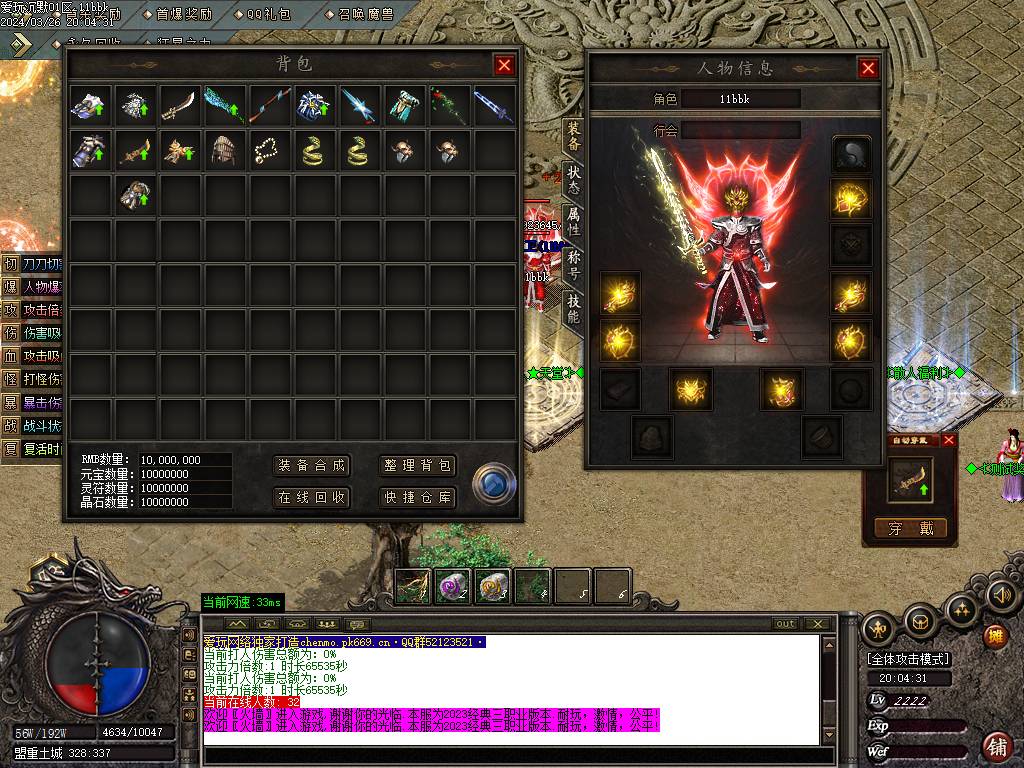Sort the backpack with 整理背包
The image size is (1024, 768).
(x=418, y=466)
